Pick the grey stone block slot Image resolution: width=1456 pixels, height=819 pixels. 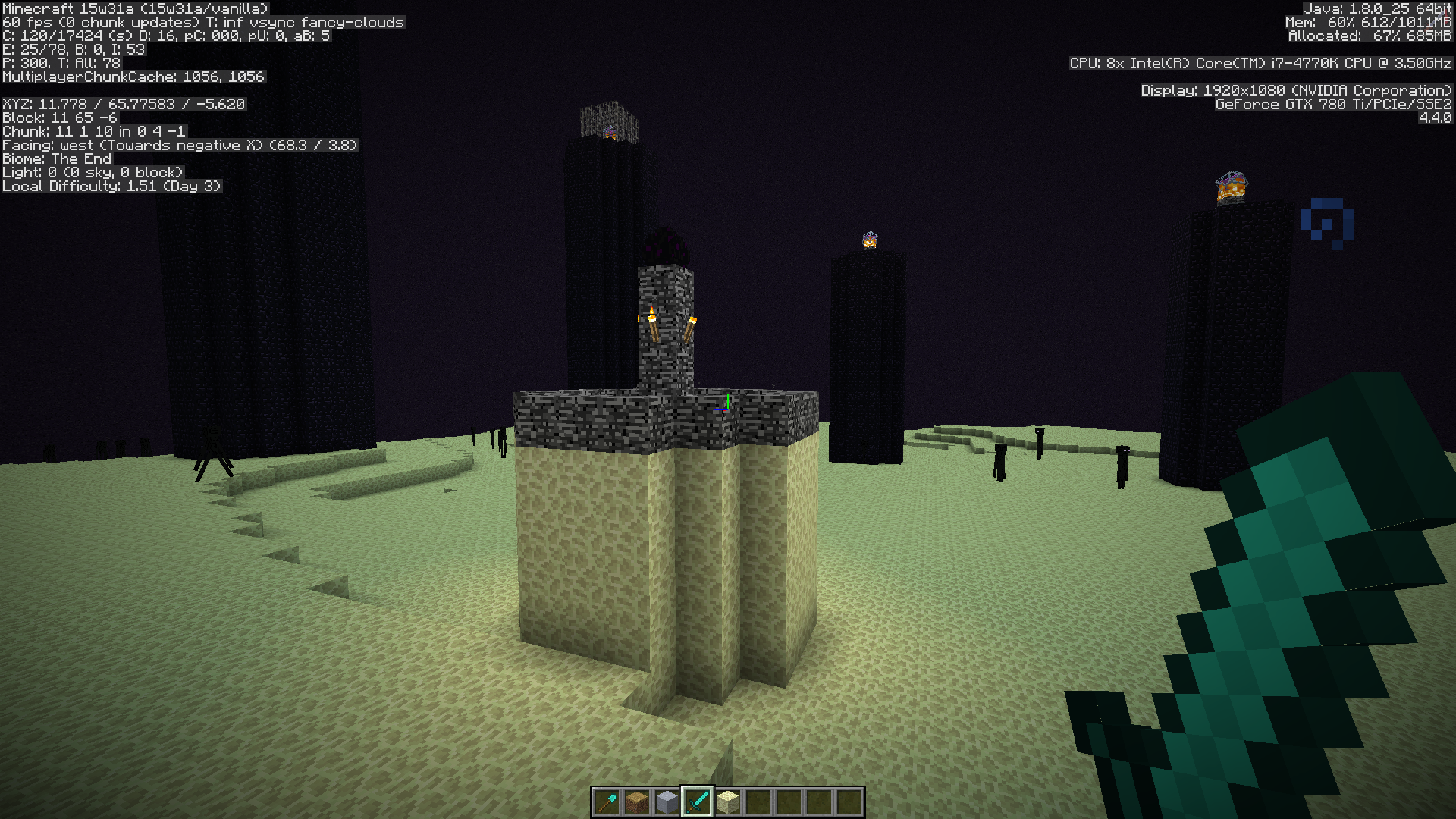(x=667, y=802)
